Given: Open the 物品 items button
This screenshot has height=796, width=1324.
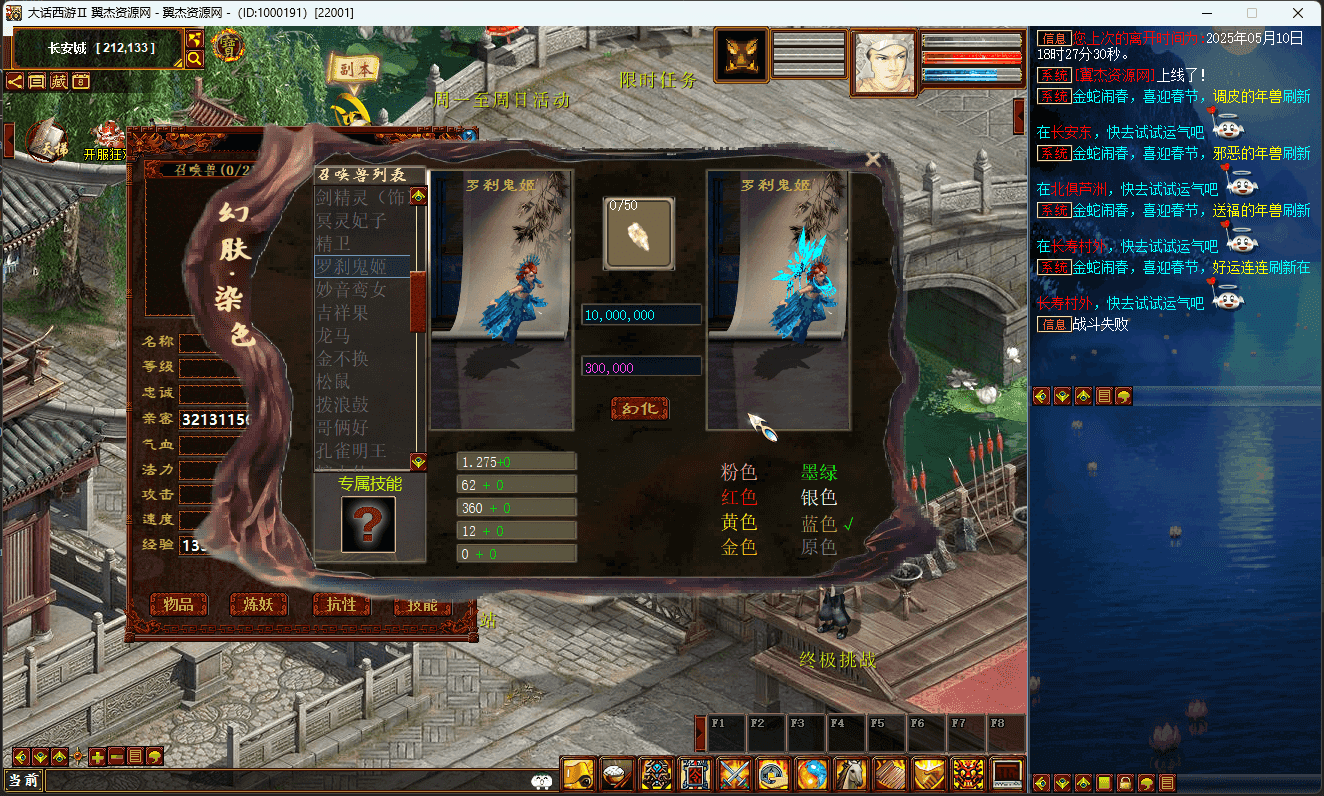Looking at the screenshot, I should pos(179,604).
